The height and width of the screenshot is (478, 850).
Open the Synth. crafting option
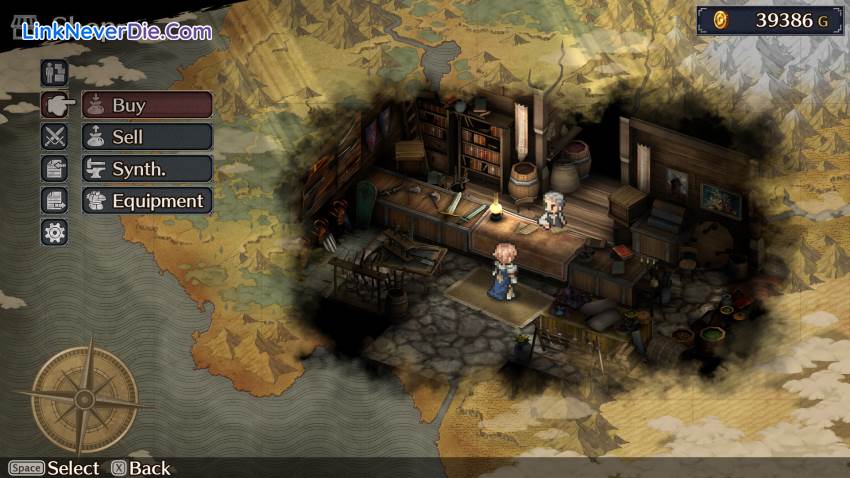pos(147,169)
